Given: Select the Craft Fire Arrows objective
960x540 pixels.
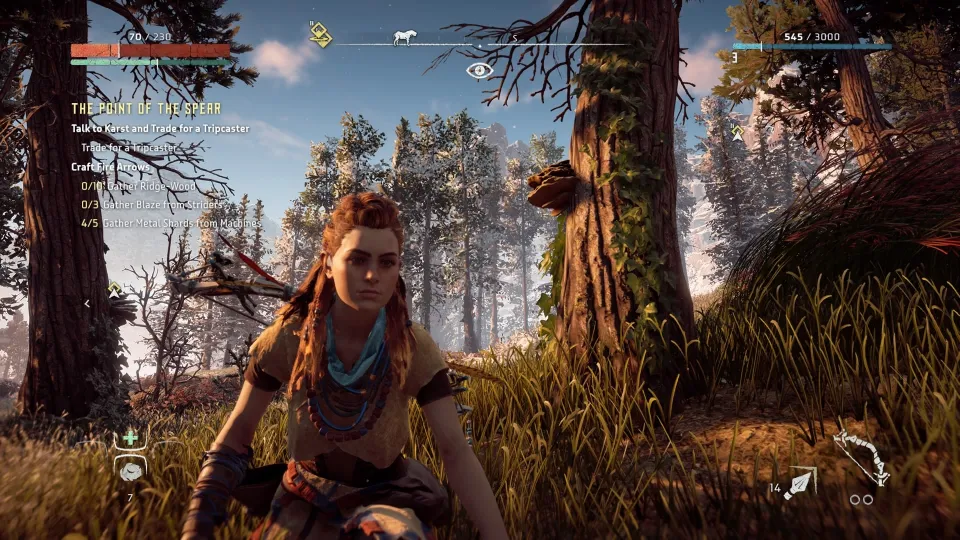Looking at the screenshot, I should (110, 166).
